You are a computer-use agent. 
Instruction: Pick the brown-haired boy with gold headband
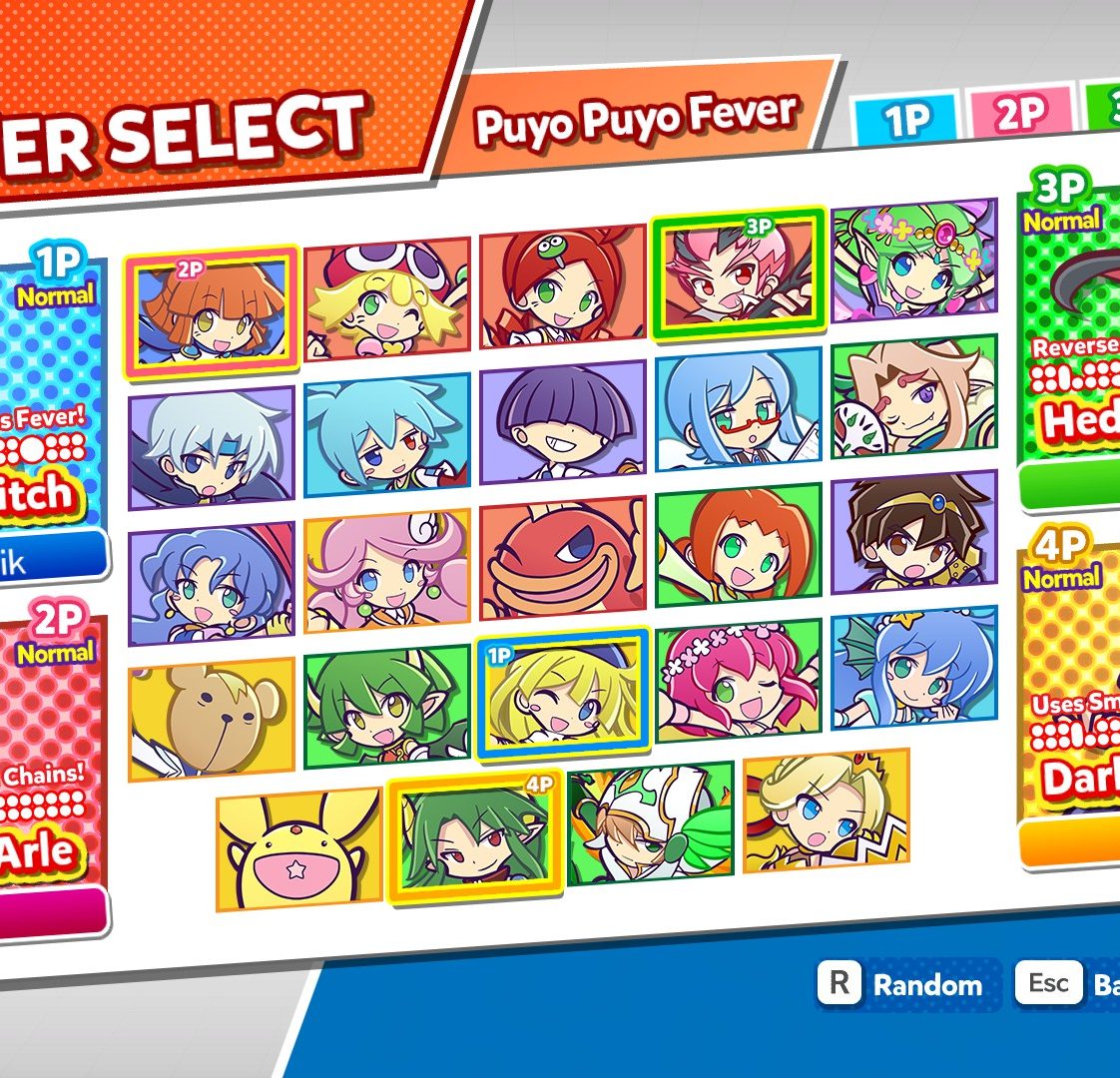click(913, 532)
